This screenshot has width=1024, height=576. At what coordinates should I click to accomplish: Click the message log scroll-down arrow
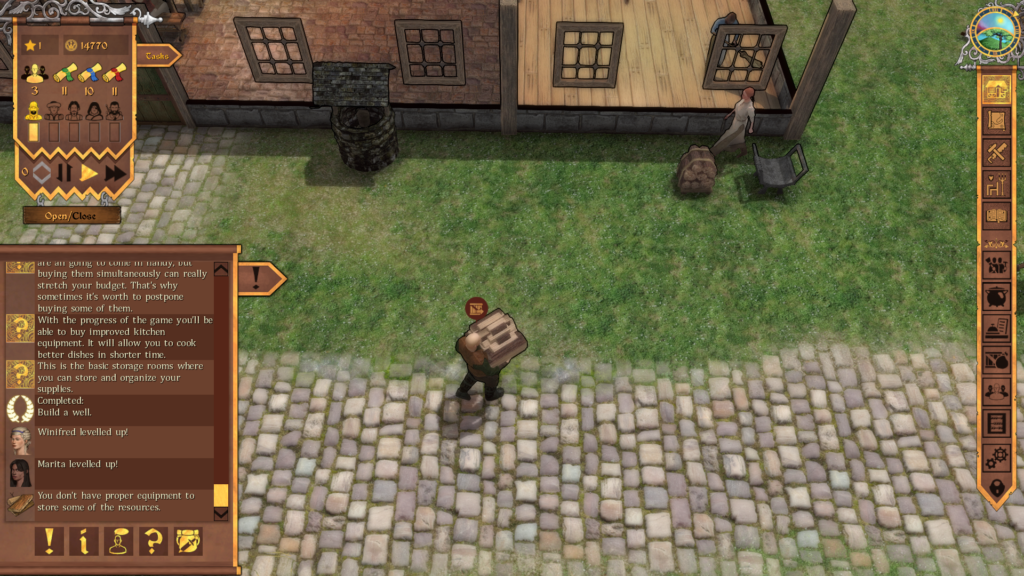pos(221,514)
